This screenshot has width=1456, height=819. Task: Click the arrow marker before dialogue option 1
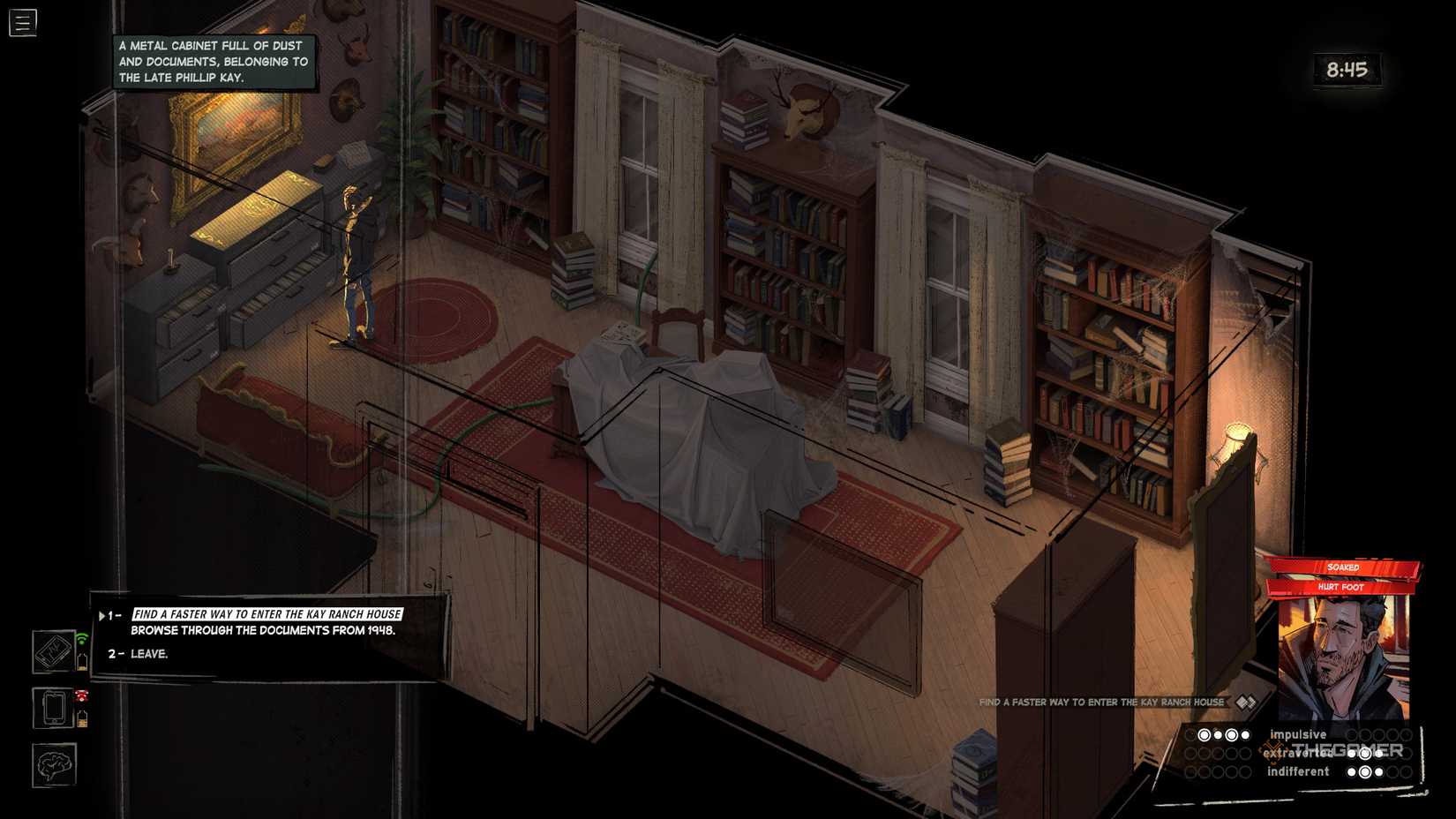coord(101,615)
